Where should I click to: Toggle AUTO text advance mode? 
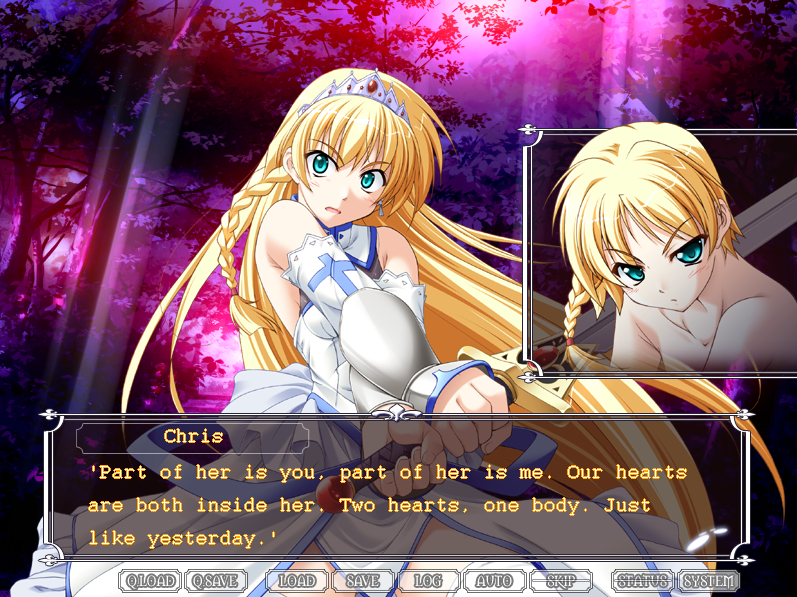point(494,581)
